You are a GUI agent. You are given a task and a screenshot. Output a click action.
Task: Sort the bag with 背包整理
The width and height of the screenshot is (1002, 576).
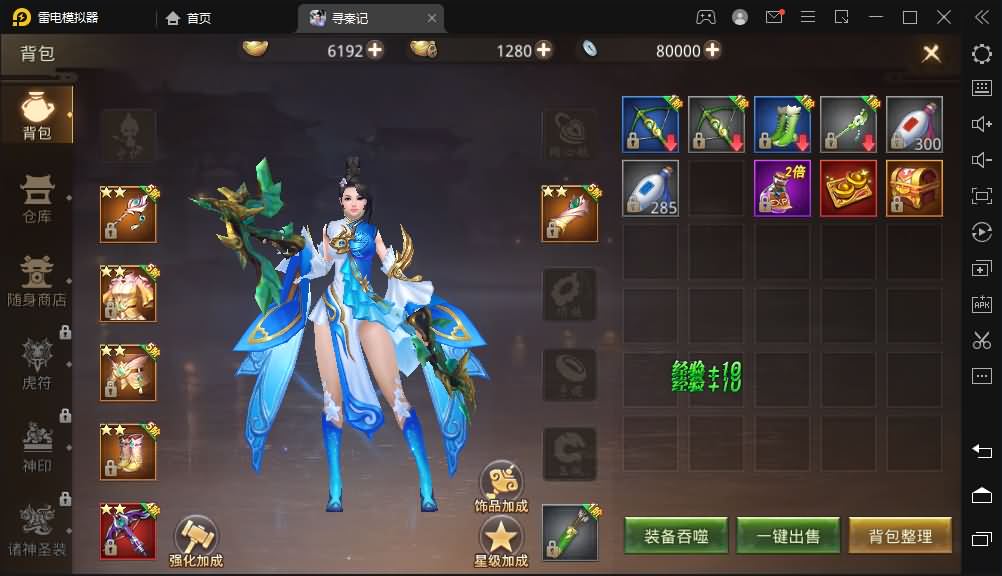tap(899, 536)
